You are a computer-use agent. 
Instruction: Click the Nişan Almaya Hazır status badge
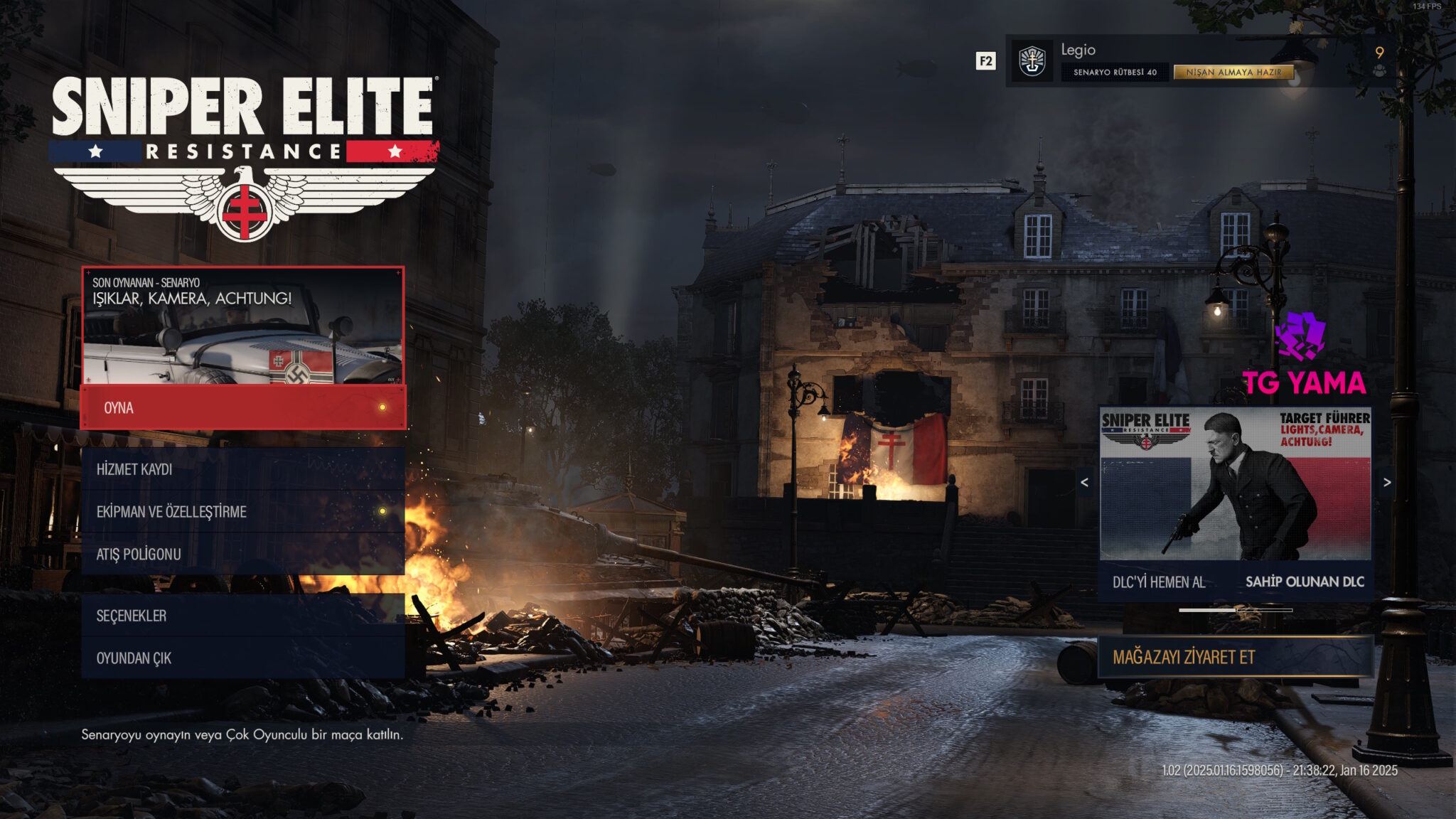click(1233, 73)
